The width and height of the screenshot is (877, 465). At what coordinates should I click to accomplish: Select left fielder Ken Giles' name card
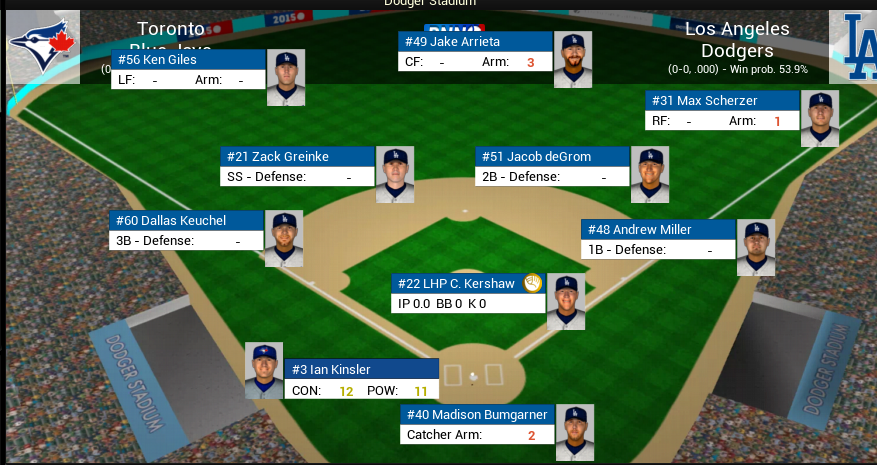188,60
